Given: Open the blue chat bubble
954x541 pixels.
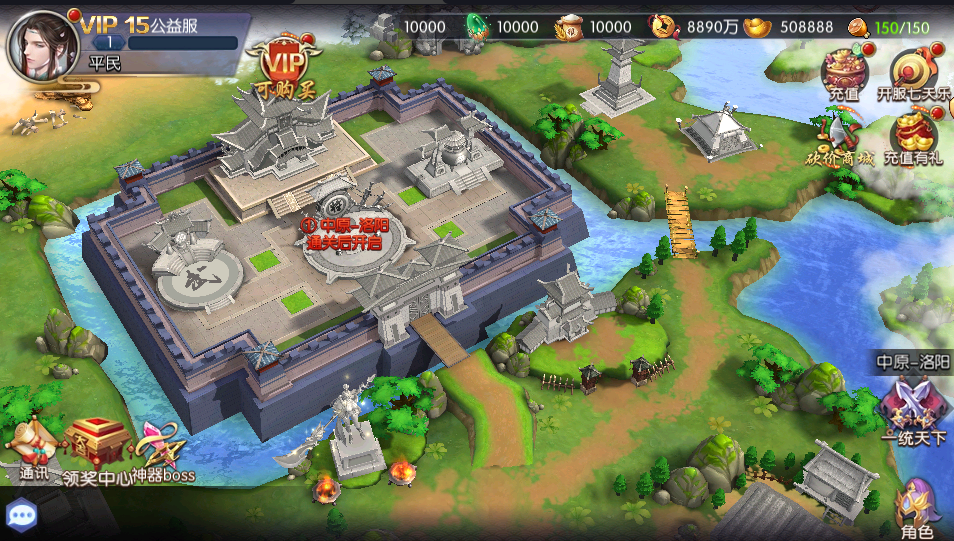Looking at the screenshot, I should click(21, 515).
